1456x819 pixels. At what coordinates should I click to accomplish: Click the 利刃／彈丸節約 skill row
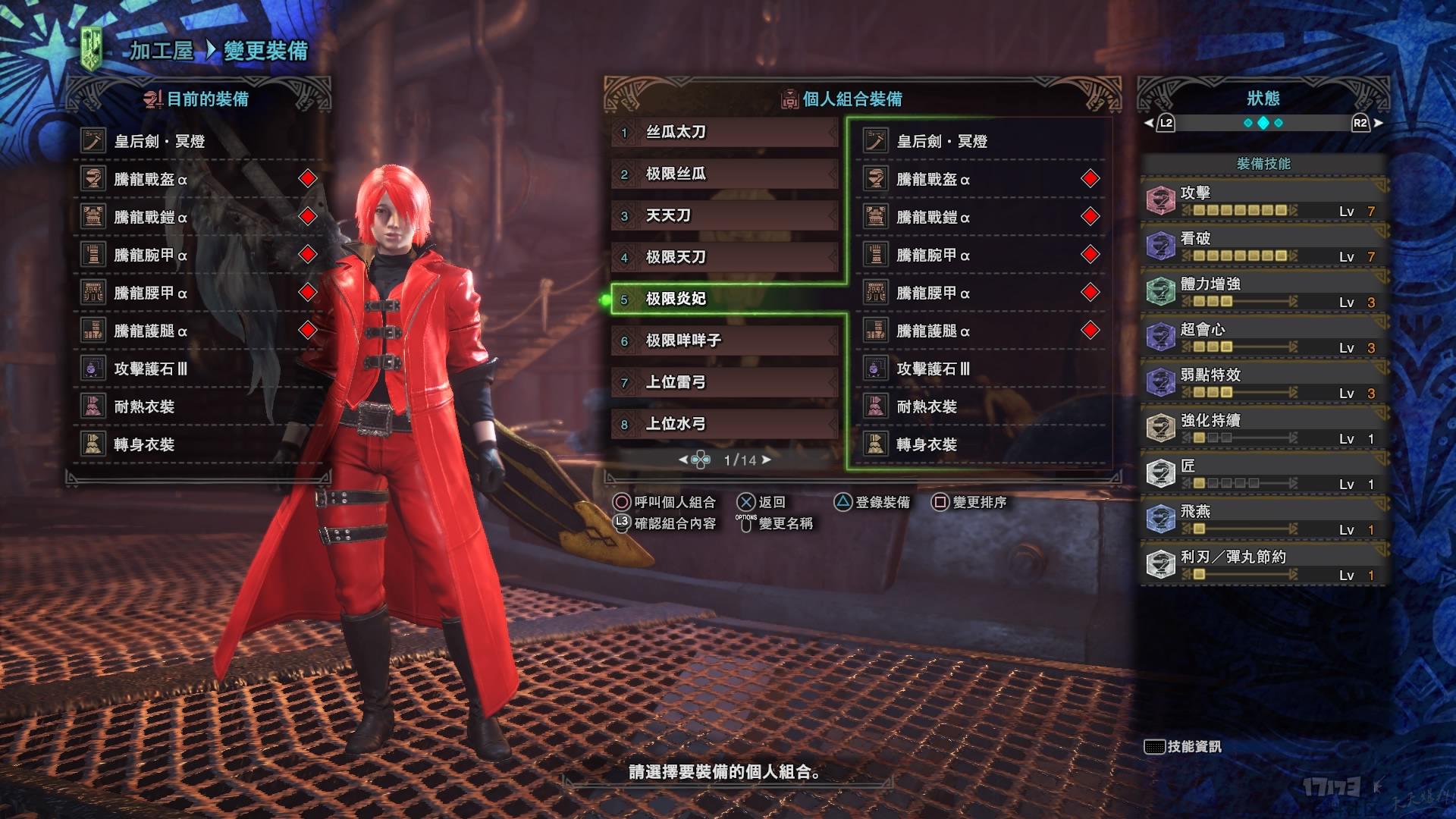tap(1263, 565)
